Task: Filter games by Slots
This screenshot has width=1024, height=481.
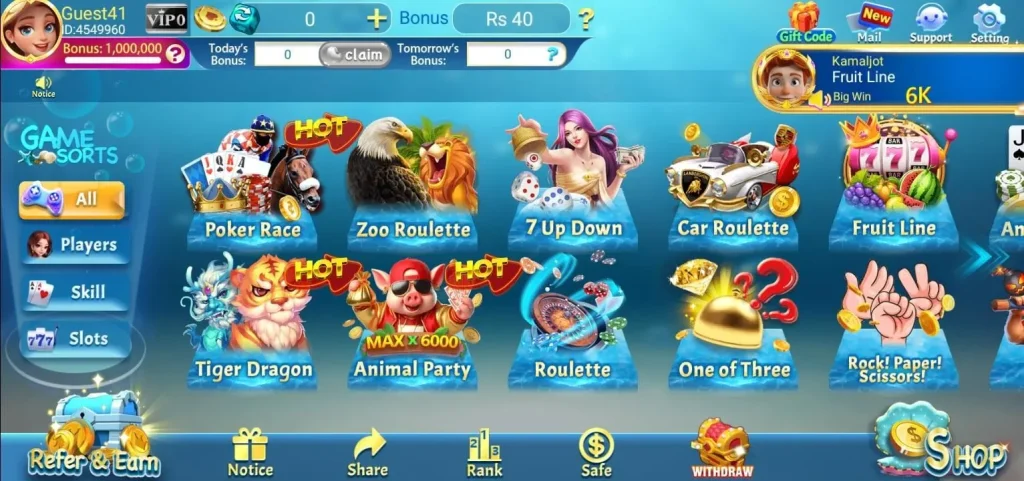Action: (x=76, y=339)
